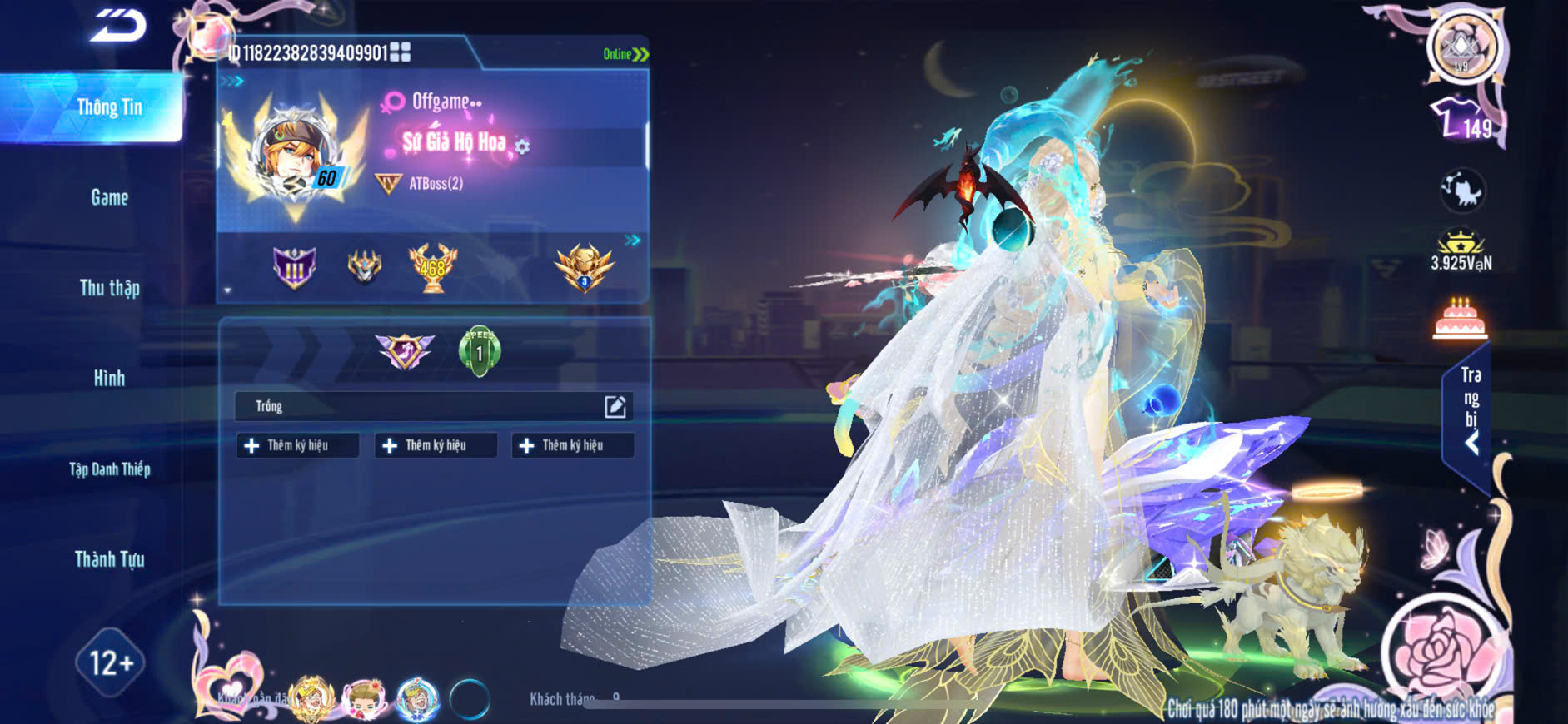Open the crown popularity icon showing 3.925 Vạn
Screen dimensions: 1568x724
(1461, 250)
